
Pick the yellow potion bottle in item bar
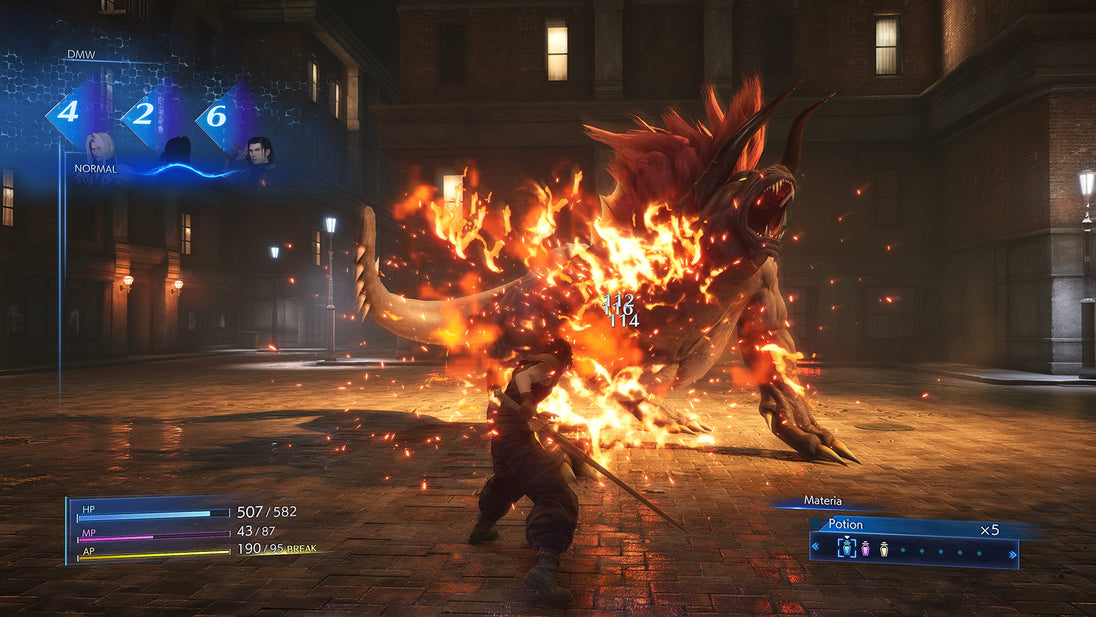point(884,548)
